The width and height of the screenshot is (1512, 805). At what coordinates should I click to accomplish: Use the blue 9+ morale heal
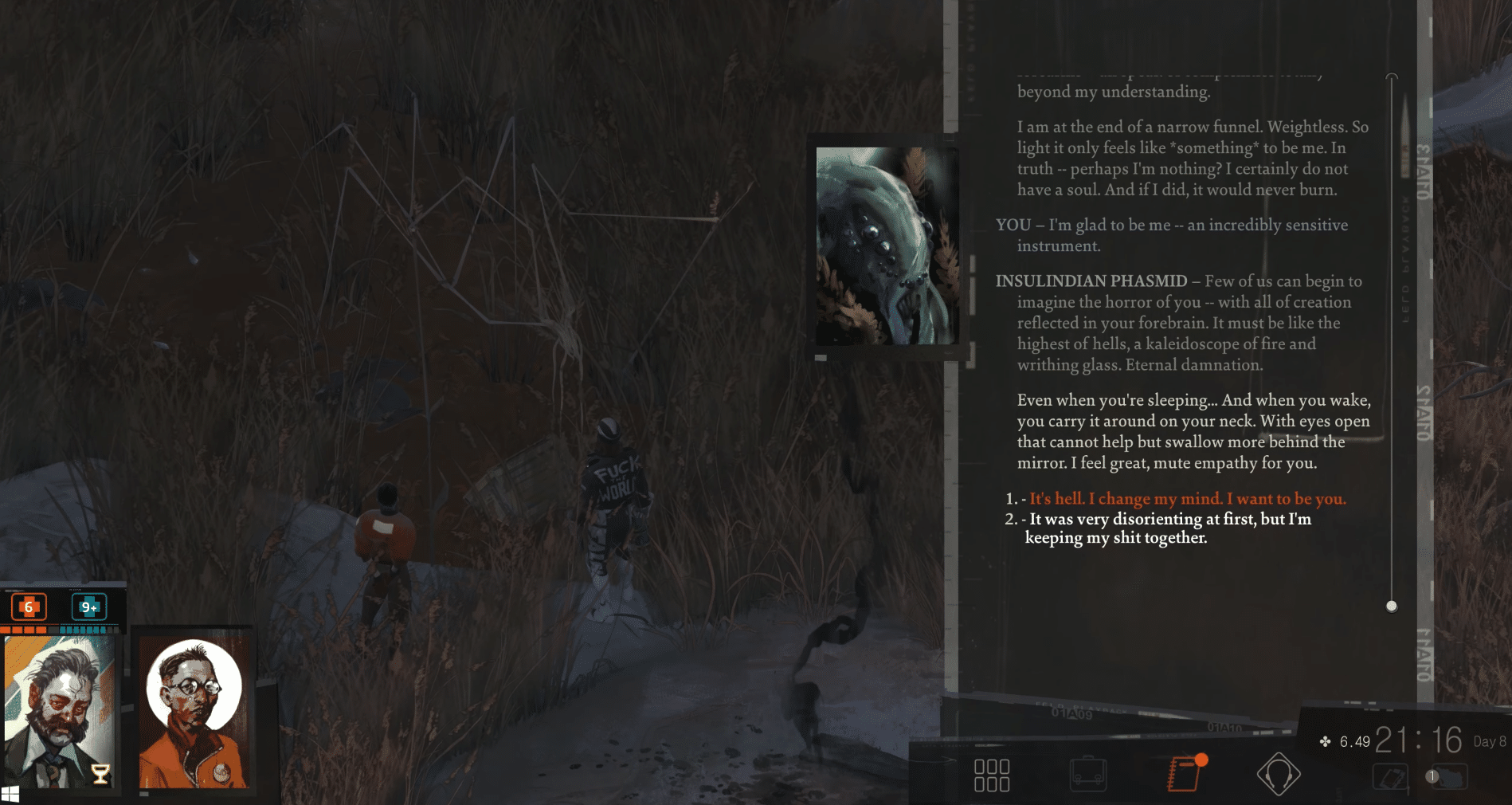[88, 607]
